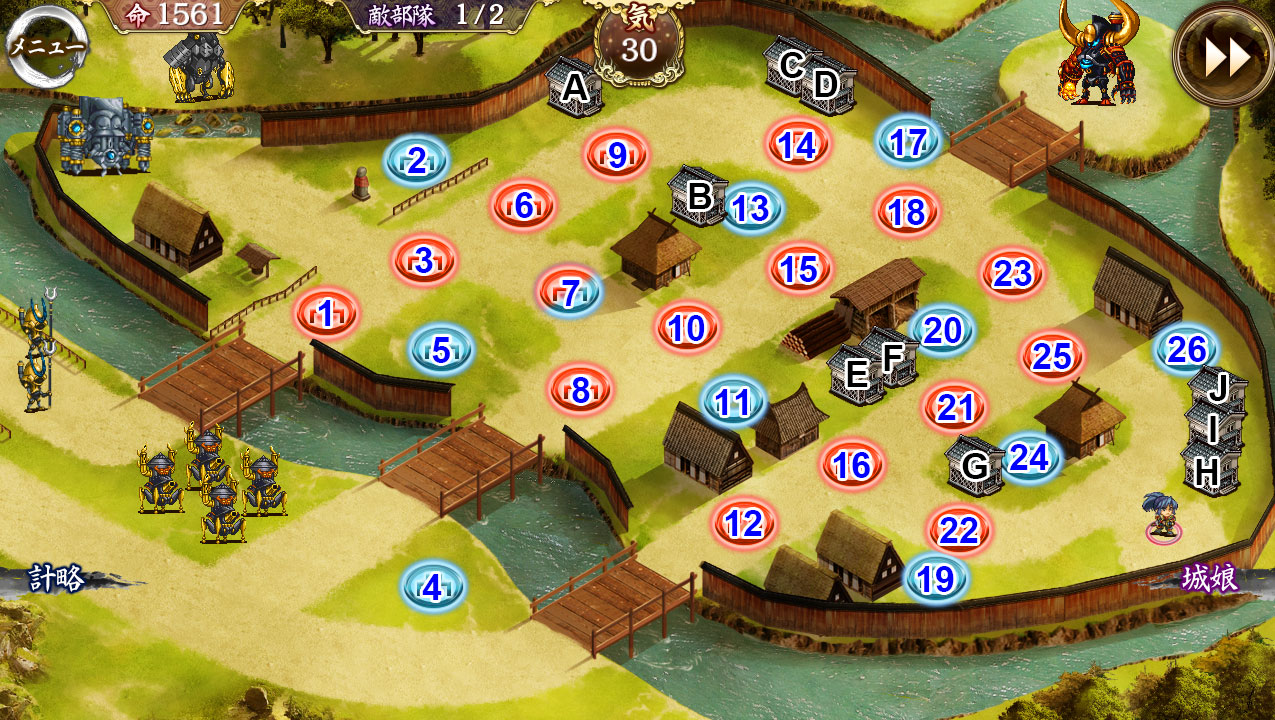Open the 計略 stratagem panel
The height and width of the screenshot is (720, 1275).
(x=55, y=579)
